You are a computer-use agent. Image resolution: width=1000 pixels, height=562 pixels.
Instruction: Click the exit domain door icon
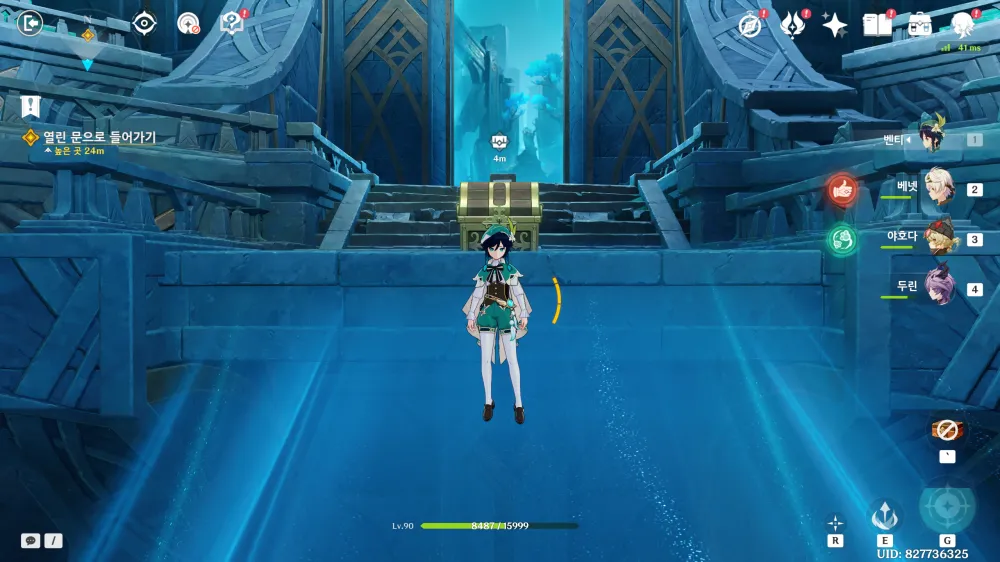click(x=31, y=22)
